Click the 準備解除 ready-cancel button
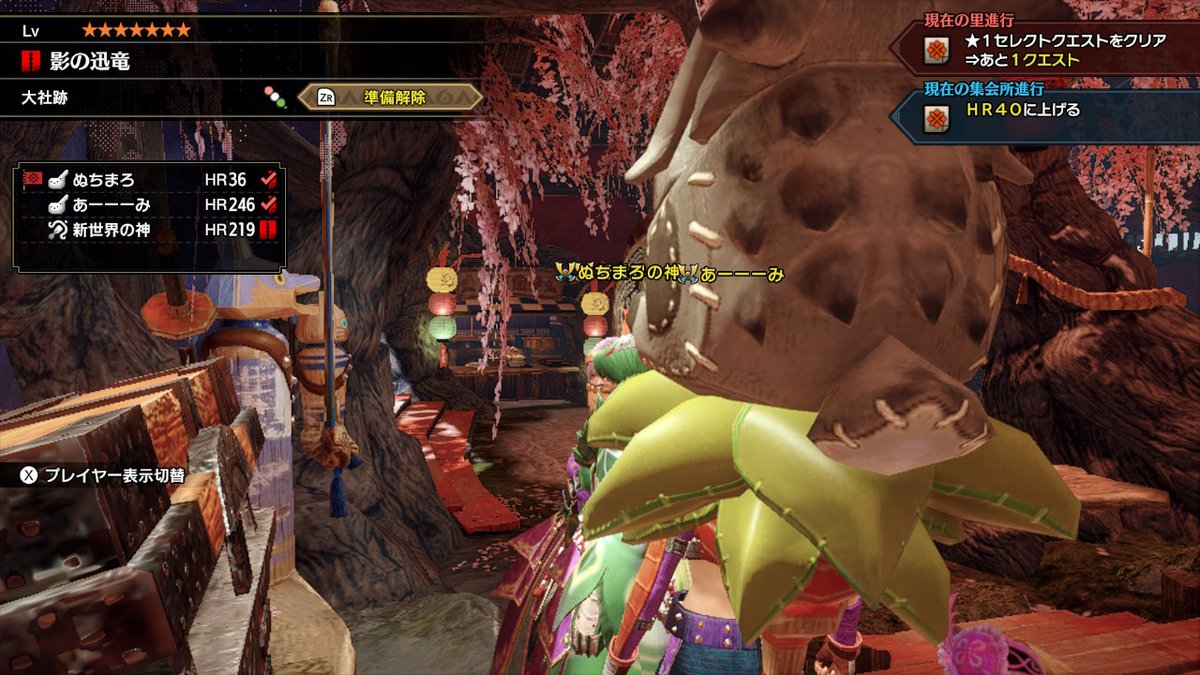1200x675 pixels. coord(390,97)
